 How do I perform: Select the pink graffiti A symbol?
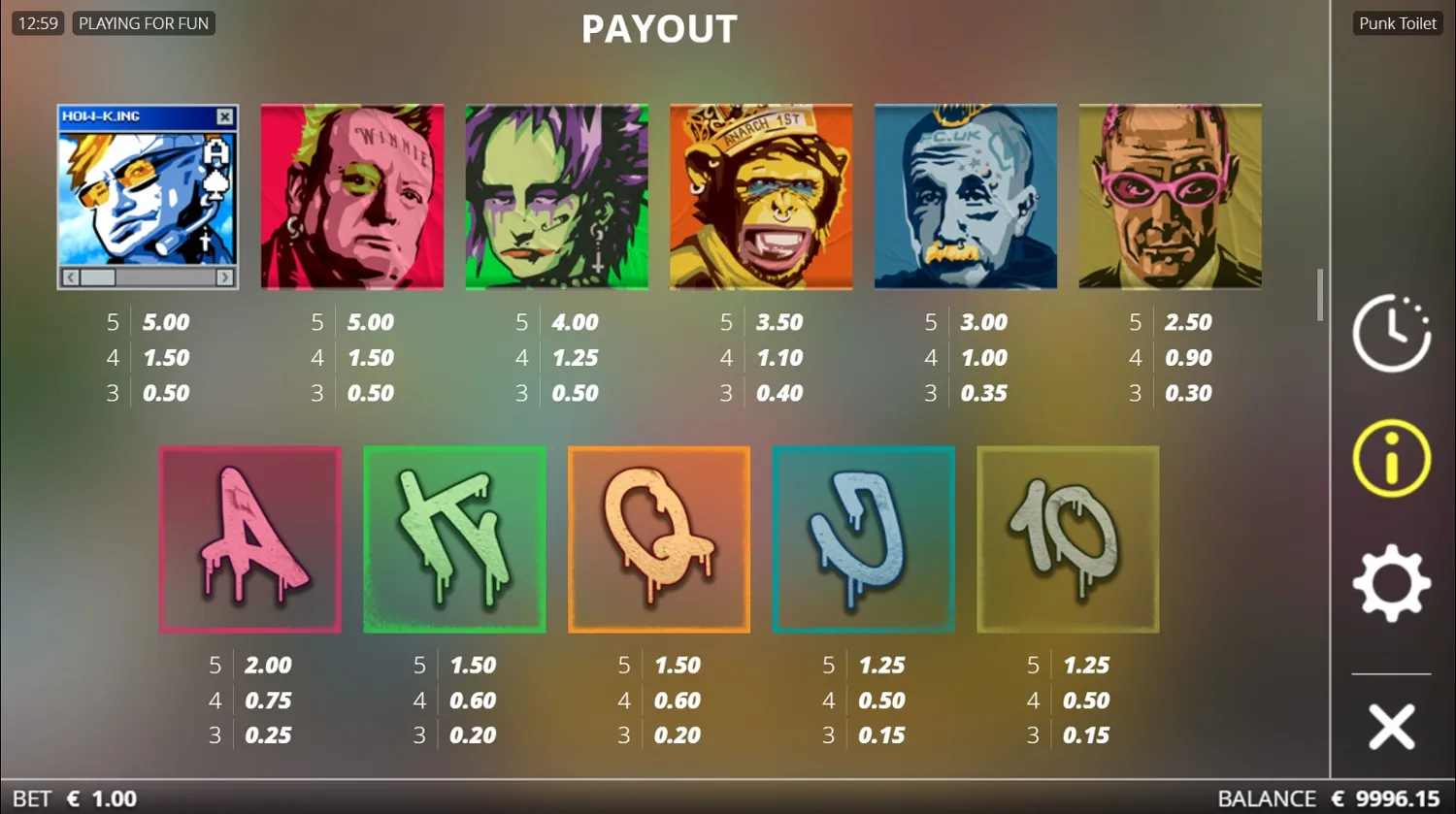pos(249,538)
